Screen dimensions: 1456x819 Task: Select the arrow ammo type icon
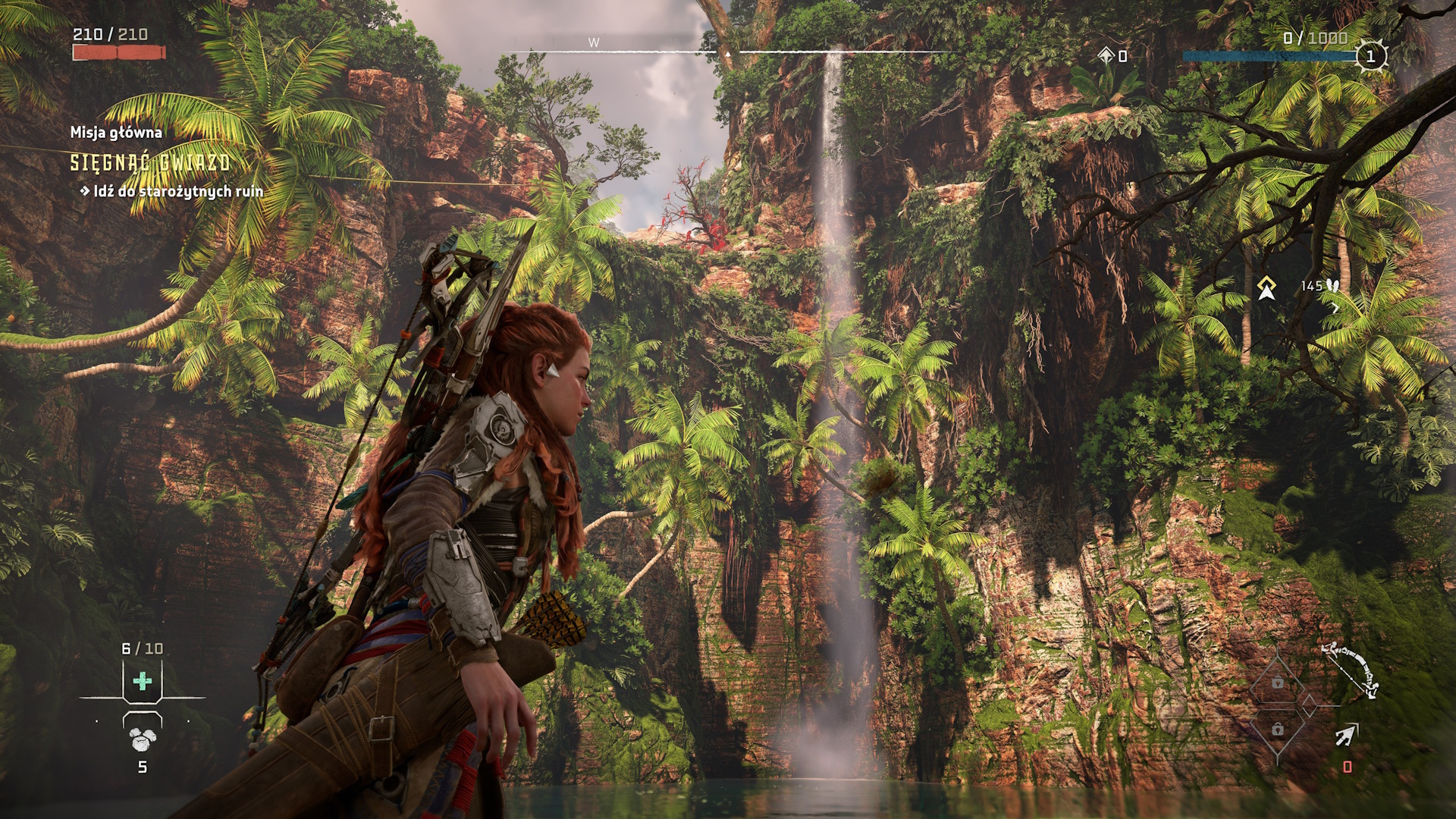1347,734
